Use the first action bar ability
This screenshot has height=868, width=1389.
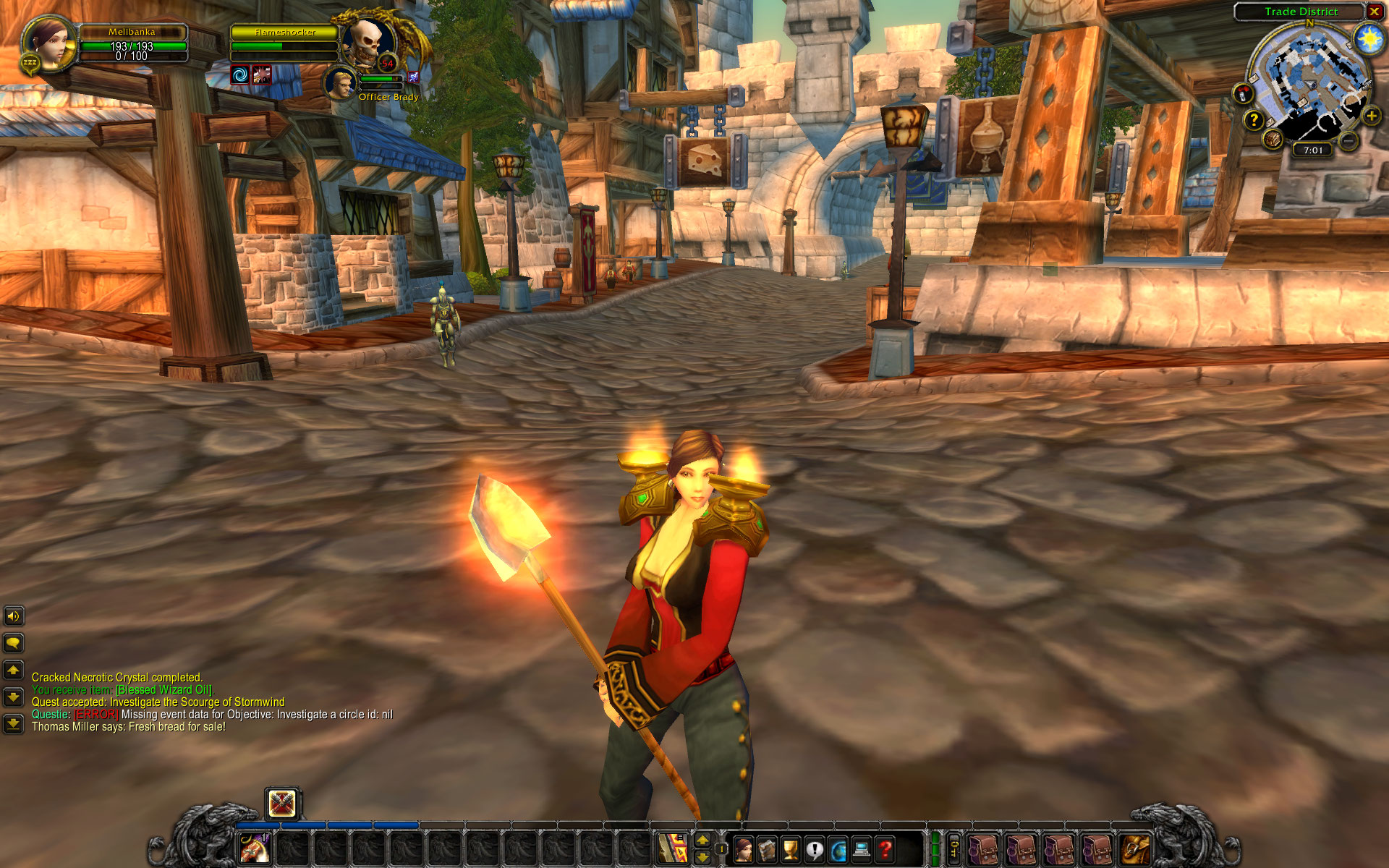[255, 848]
